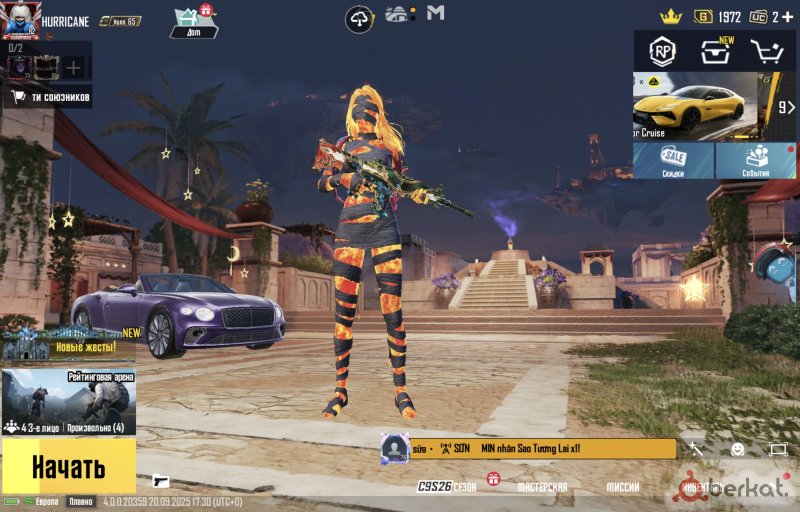Open the Рейтинговая арена mode selection
This screenshot has width=800, height=512.
(x=68, y=402)
